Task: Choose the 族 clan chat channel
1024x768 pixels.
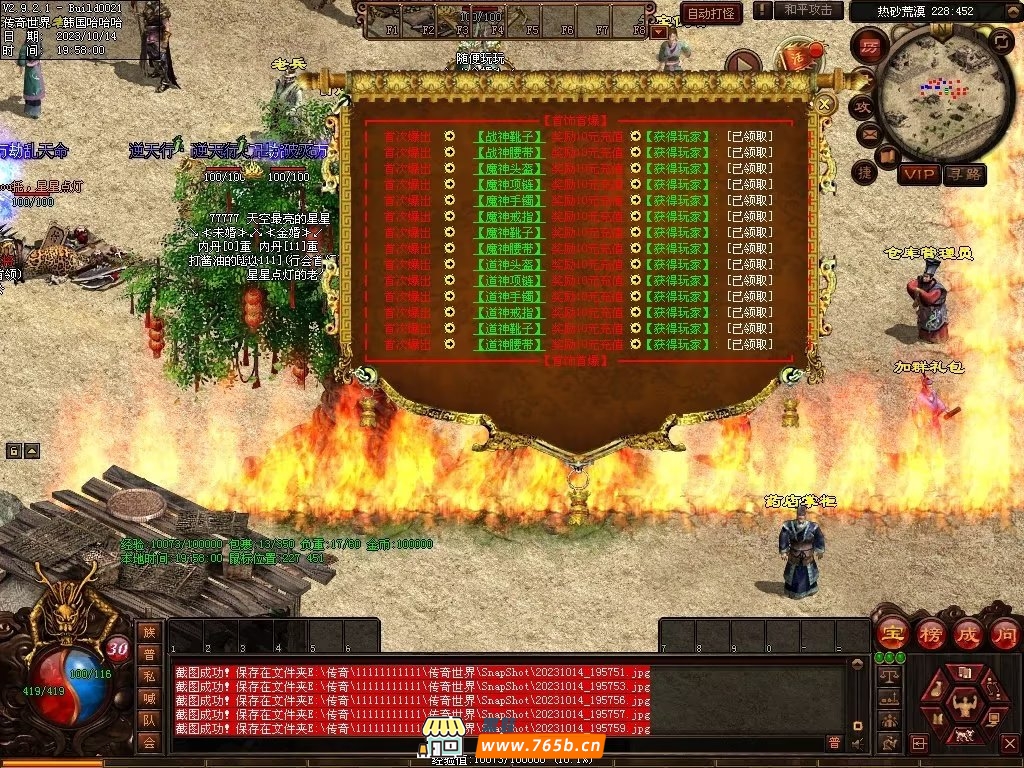Action: coord(149,631)
